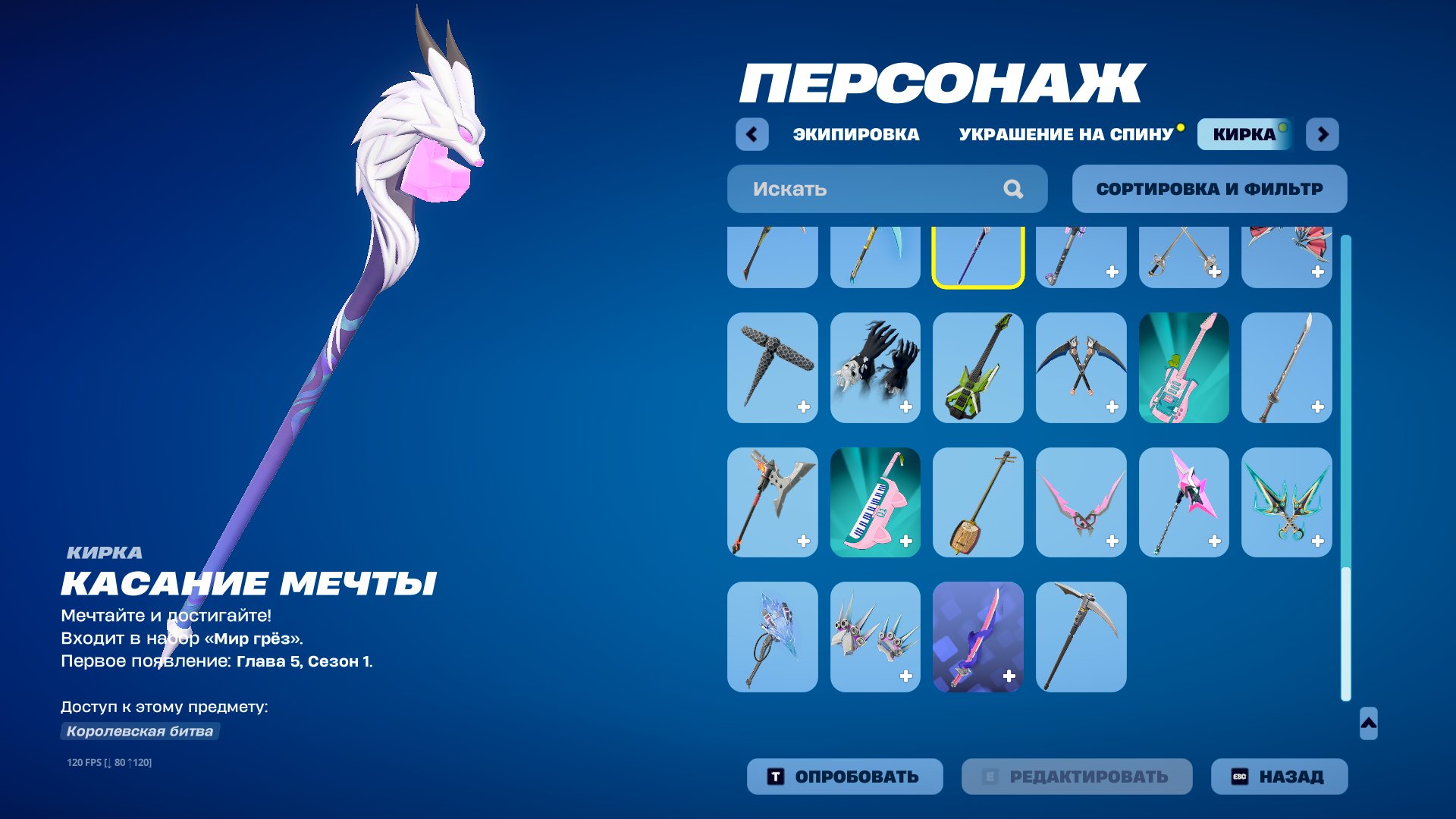The image size is (1456, 819).
Task: Select the skeletal hands pickaxe
Action: point(875,368)
